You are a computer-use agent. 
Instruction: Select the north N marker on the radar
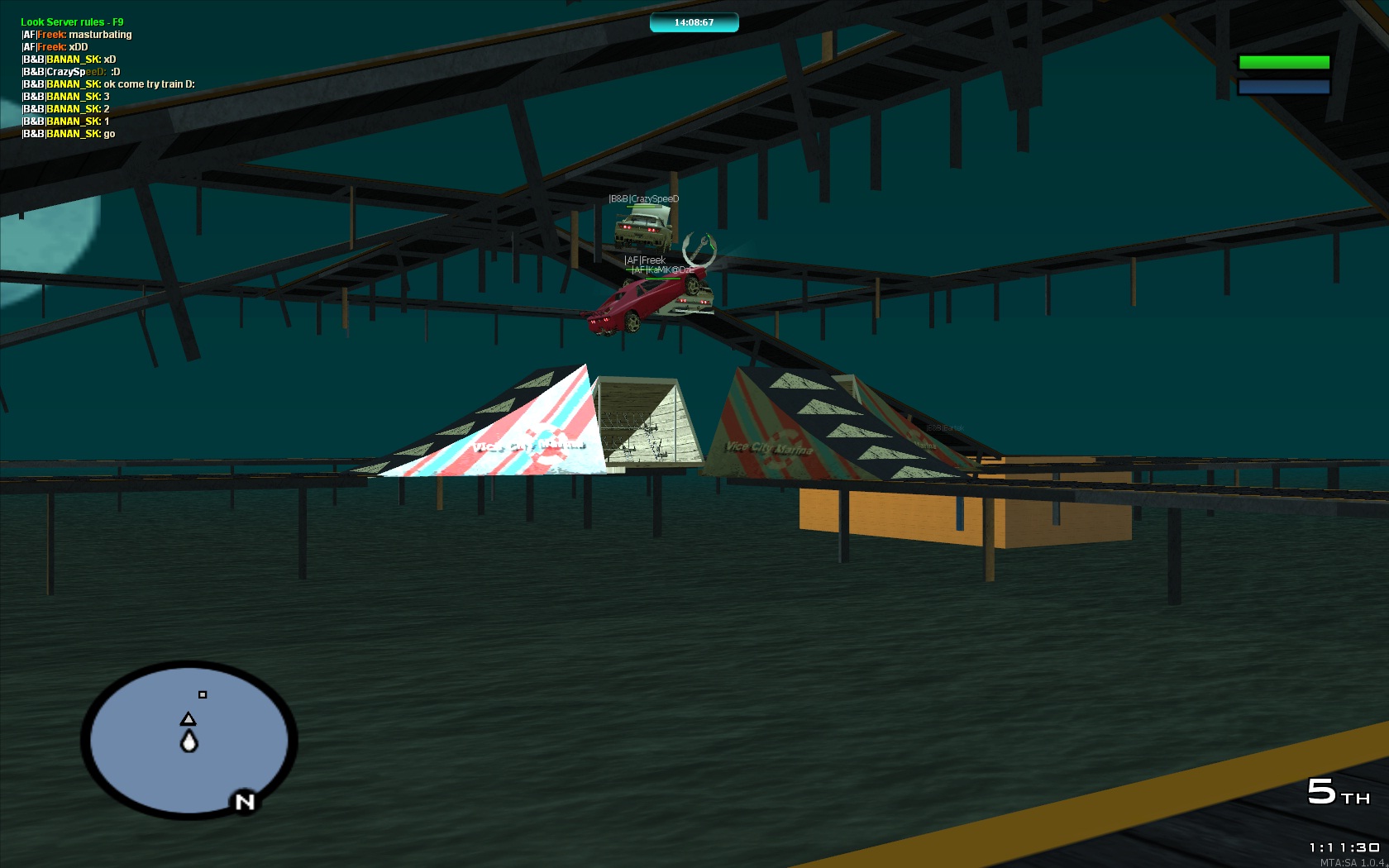point(245,802)
